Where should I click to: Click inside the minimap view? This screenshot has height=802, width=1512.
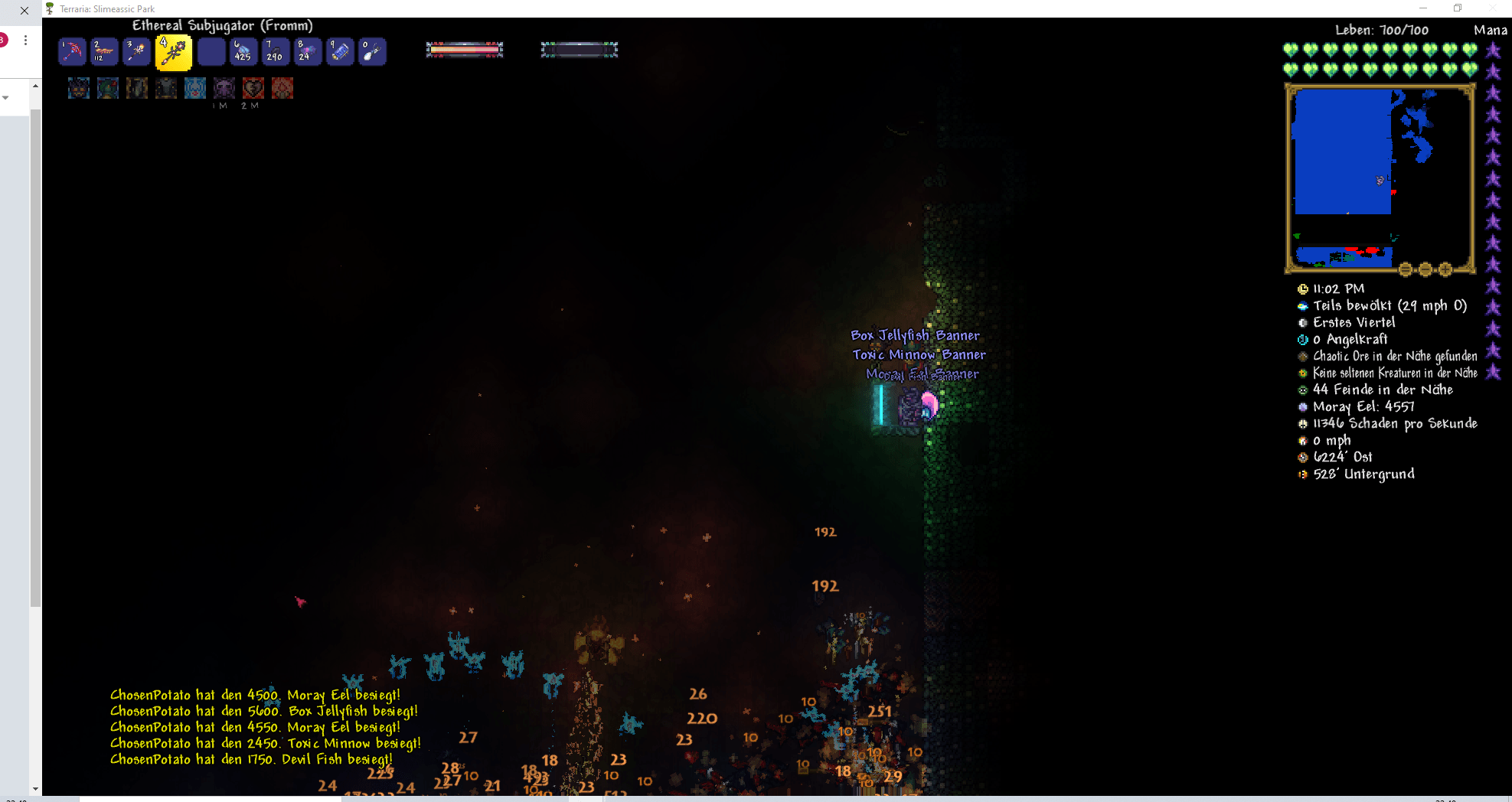coord(1378,176)
